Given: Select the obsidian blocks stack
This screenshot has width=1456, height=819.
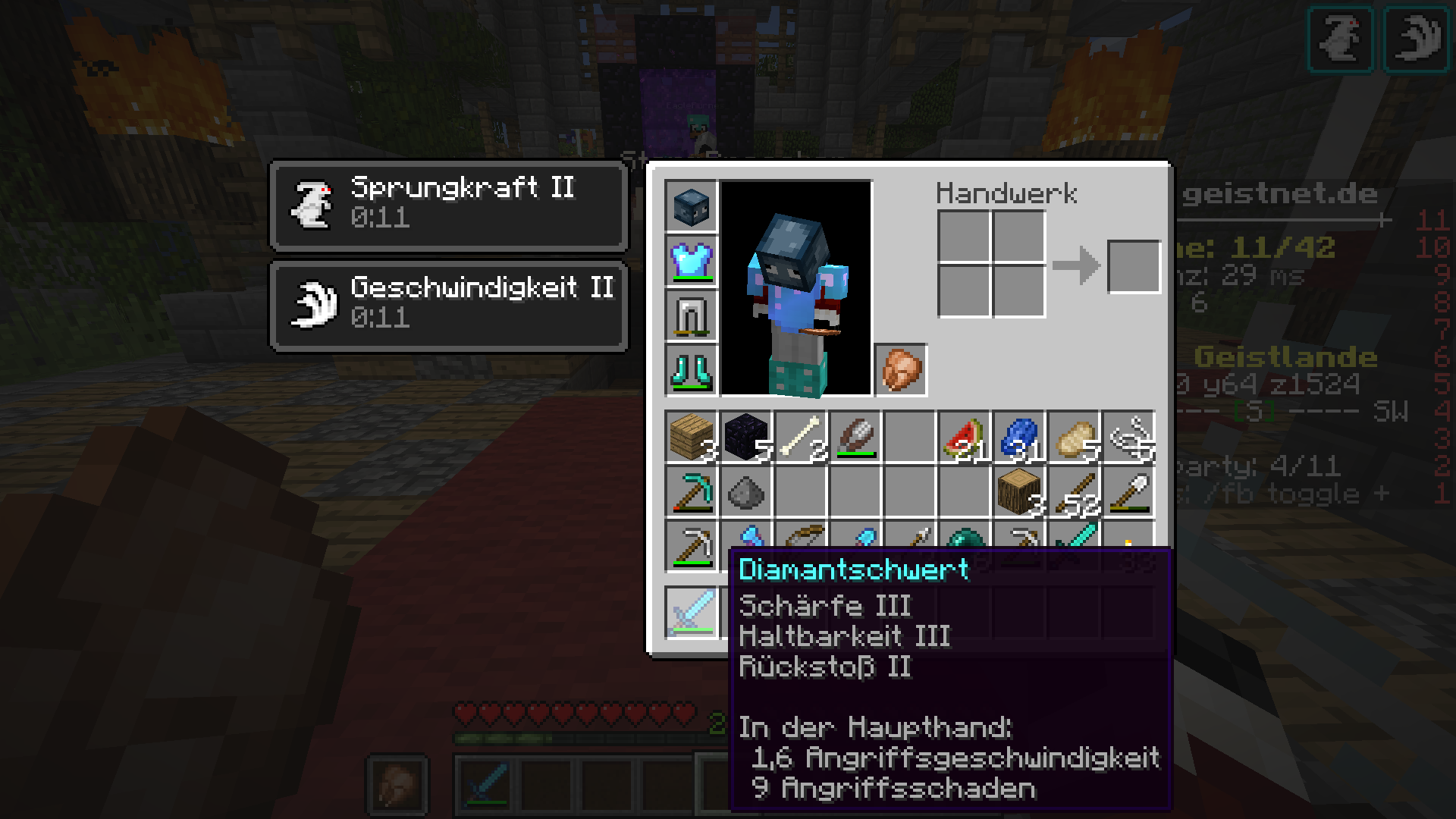Looking at the screenshot, I should coord(745,437).
